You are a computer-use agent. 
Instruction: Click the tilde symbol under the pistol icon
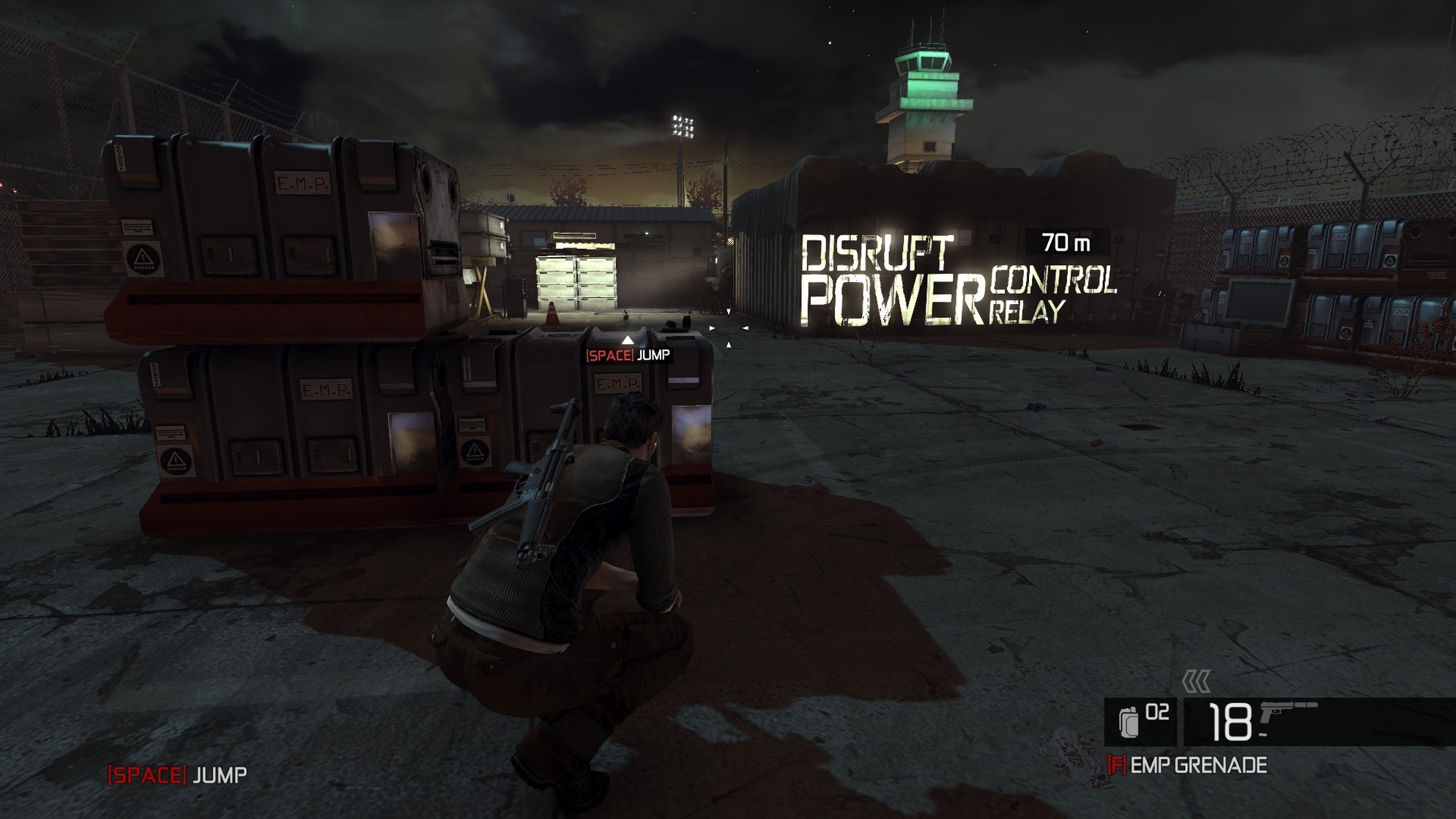[1263, 735]
